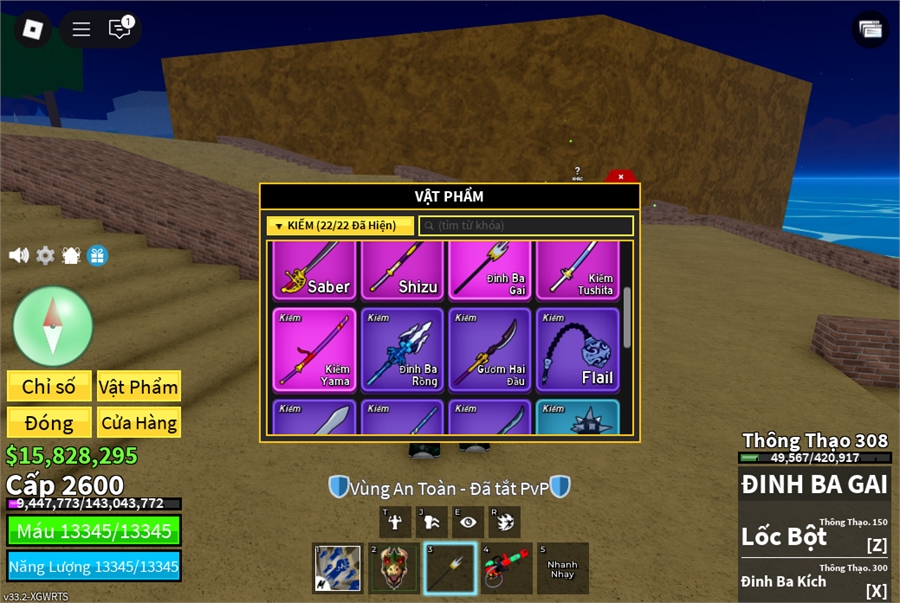Close the Vật Phẩm inventory window
Viewport: 900px width, 603px height.
(x=620, y=177)
